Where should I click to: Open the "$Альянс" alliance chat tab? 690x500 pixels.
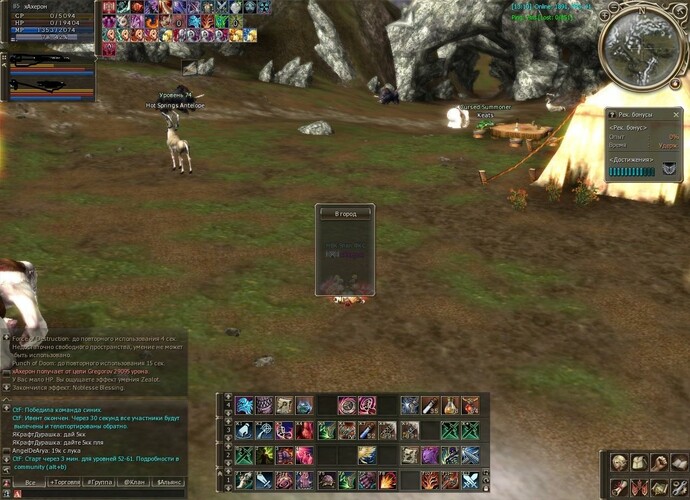pos(170,482)
